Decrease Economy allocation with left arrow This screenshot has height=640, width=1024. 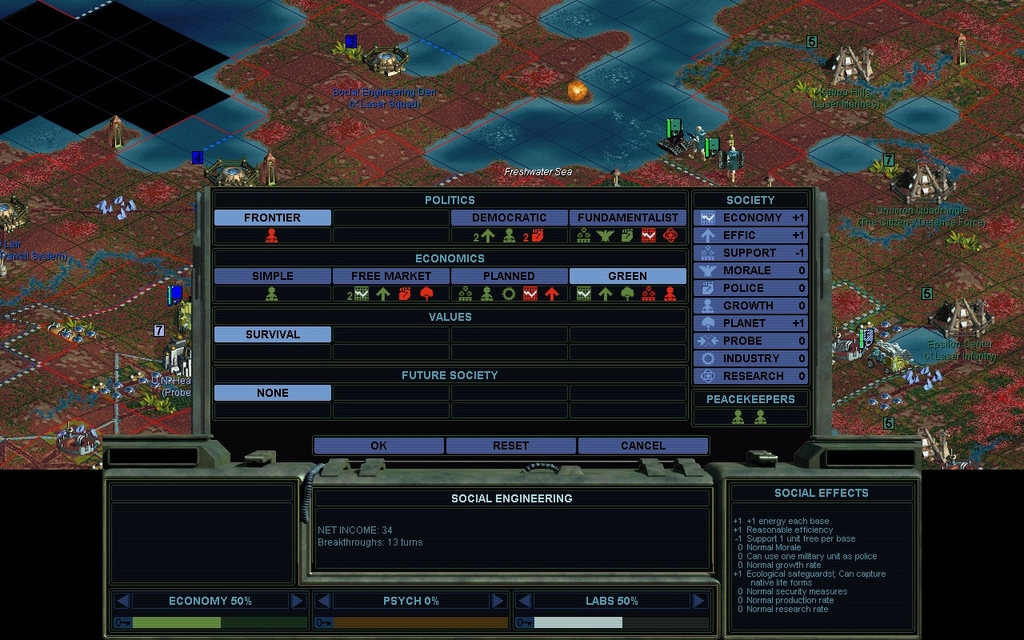click(x=123, y=601)
